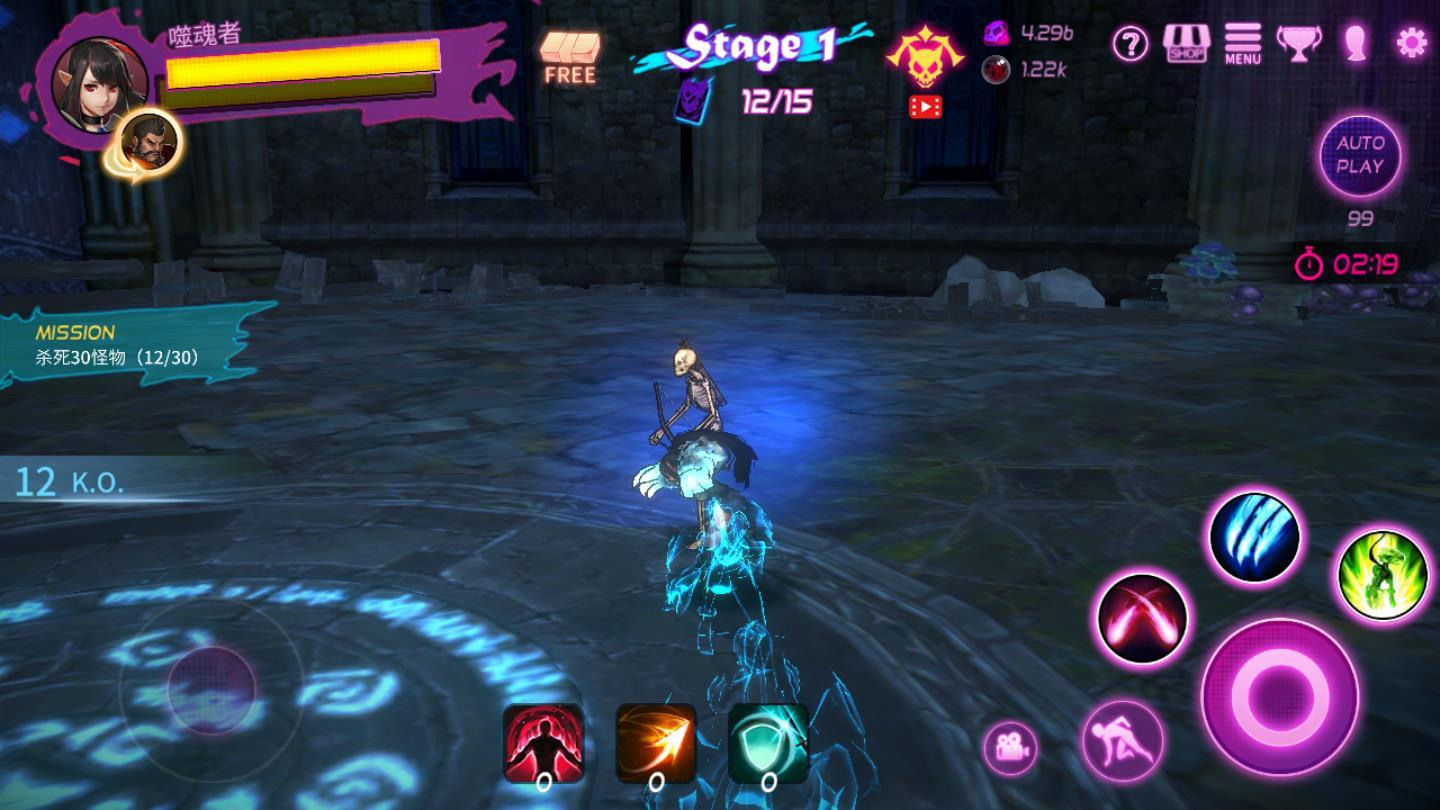Use the orange flaming arrow item
Viewport: 1440px width, 810px height.
pyautogui.click(x=656, y=745)
